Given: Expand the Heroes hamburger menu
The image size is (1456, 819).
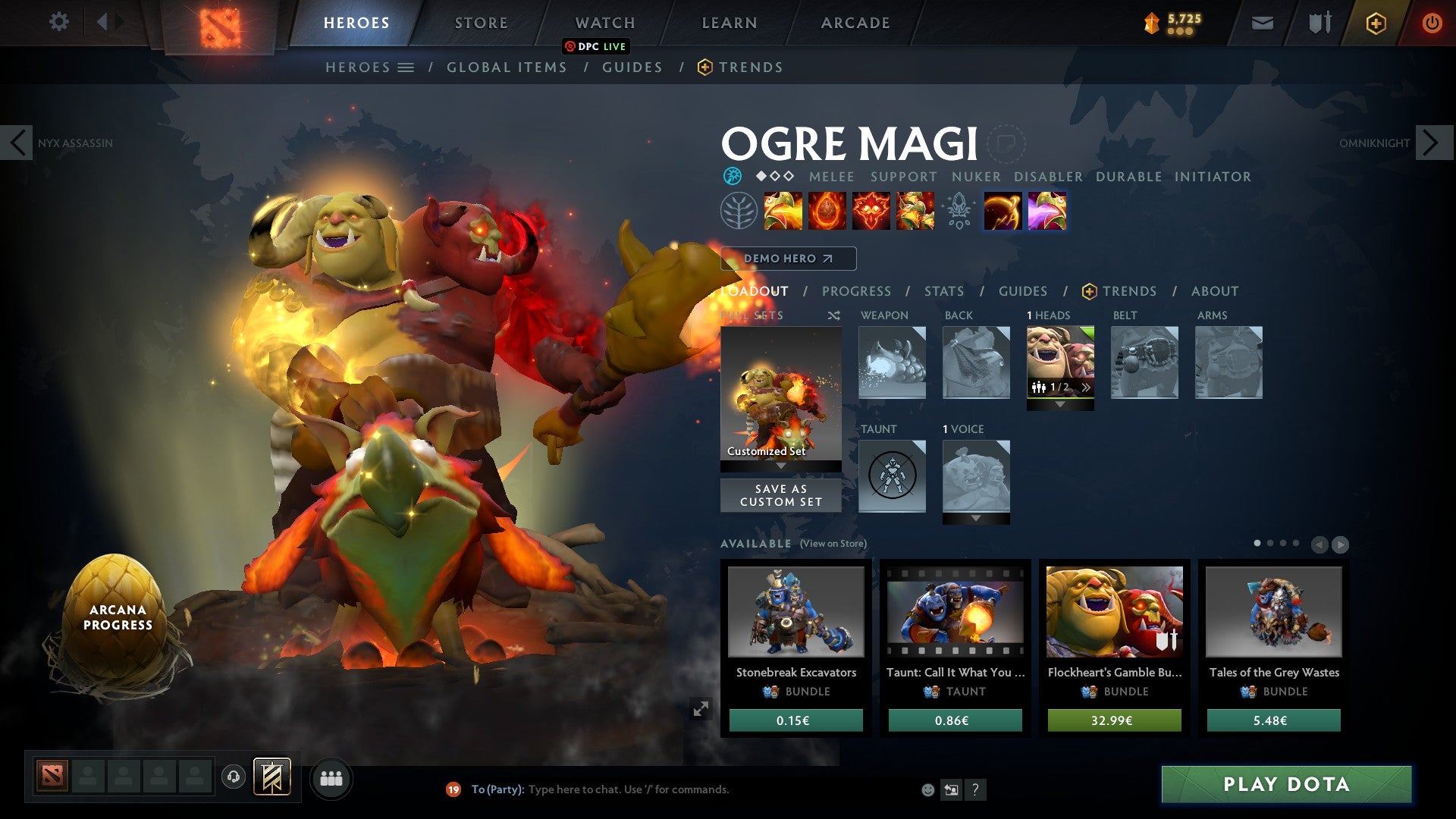Looking at the screenshot, I should tap(407, 67).
